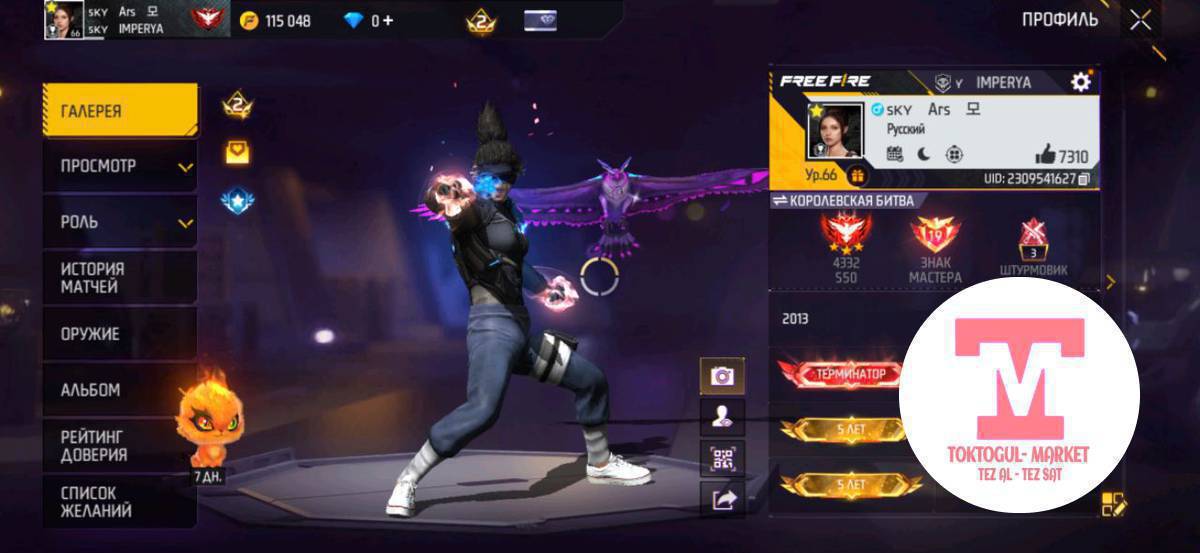The width and height of the screenshot is (1200, 553).
Task: Open История матчей section
Action: click(x=119, y=277)
